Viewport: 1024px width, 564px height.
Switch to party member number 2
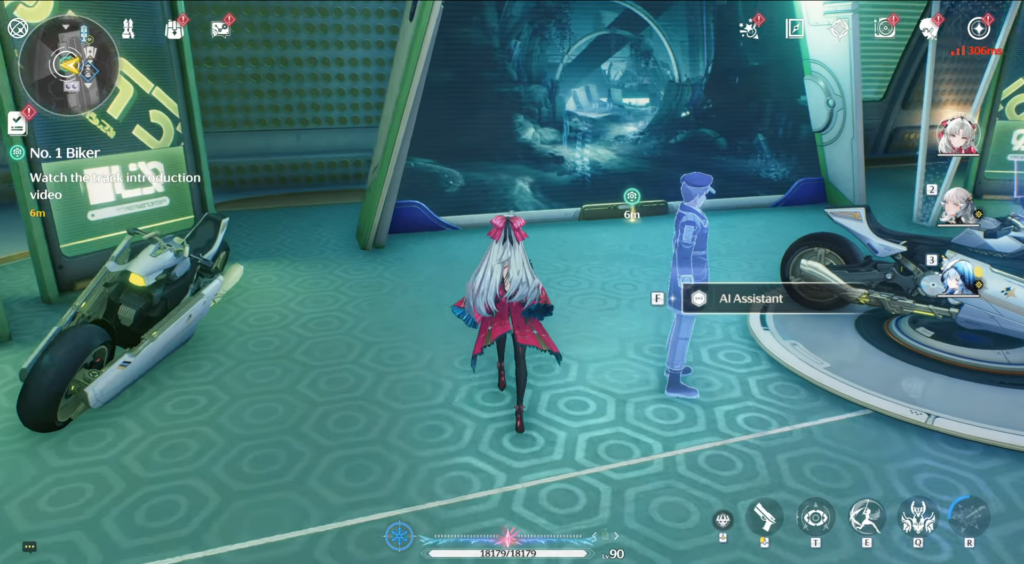tap(958, 205)
